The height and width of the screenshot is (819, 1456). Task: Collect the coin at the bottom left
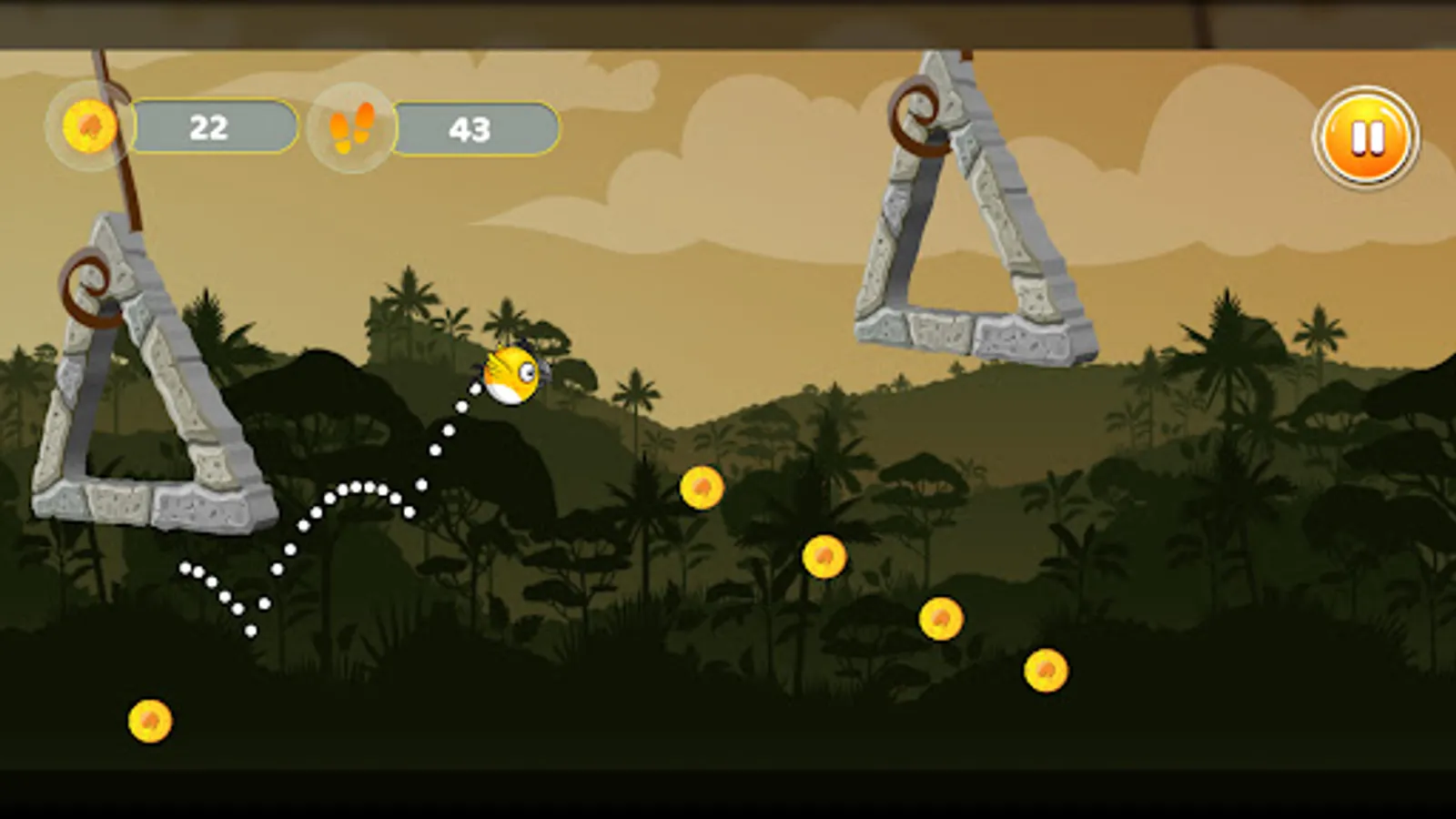coord(148,719)
